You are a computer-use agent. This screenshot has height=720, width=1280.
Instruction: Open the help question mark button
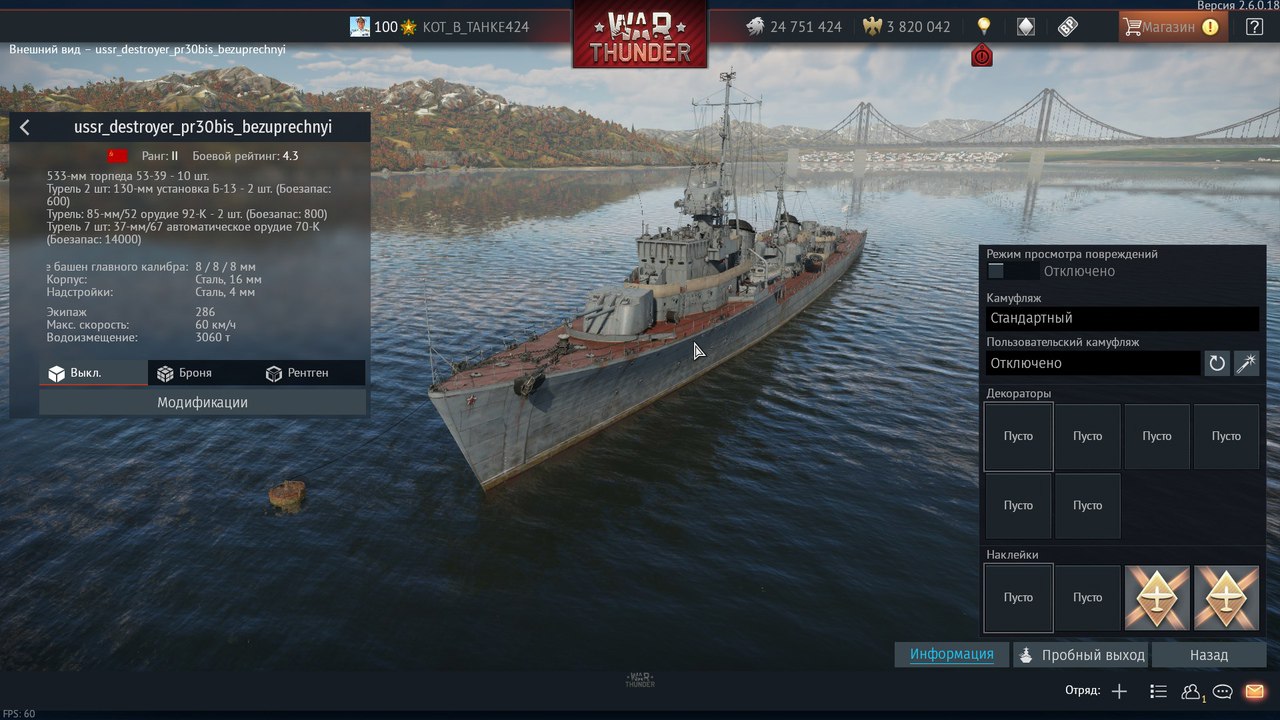pos(1254,27)
